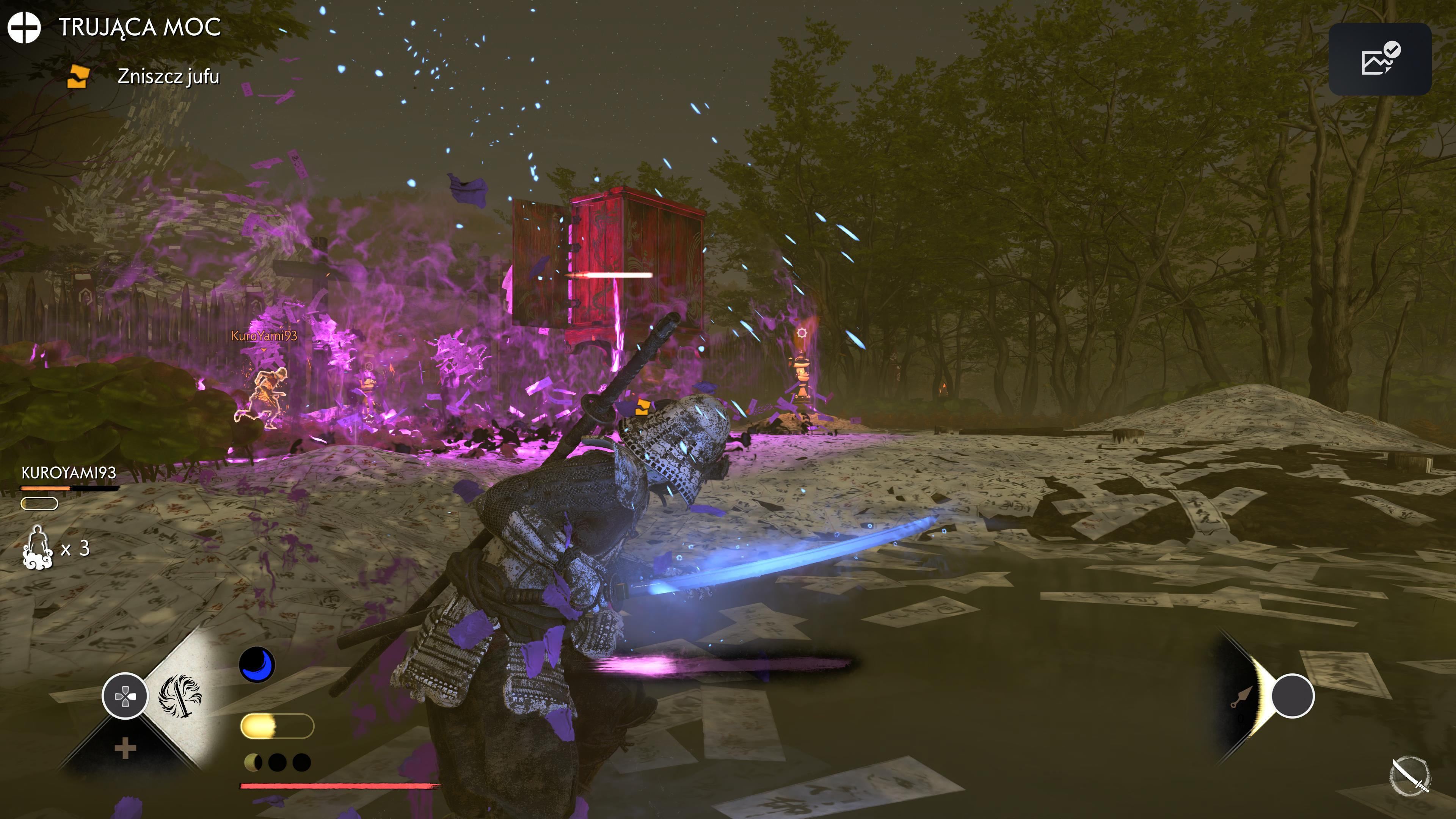This screenshot has width=1456, height=819.
Task: Select the 'Zniszcz jufu' objective tracker
Action: [x=167, y=76]
